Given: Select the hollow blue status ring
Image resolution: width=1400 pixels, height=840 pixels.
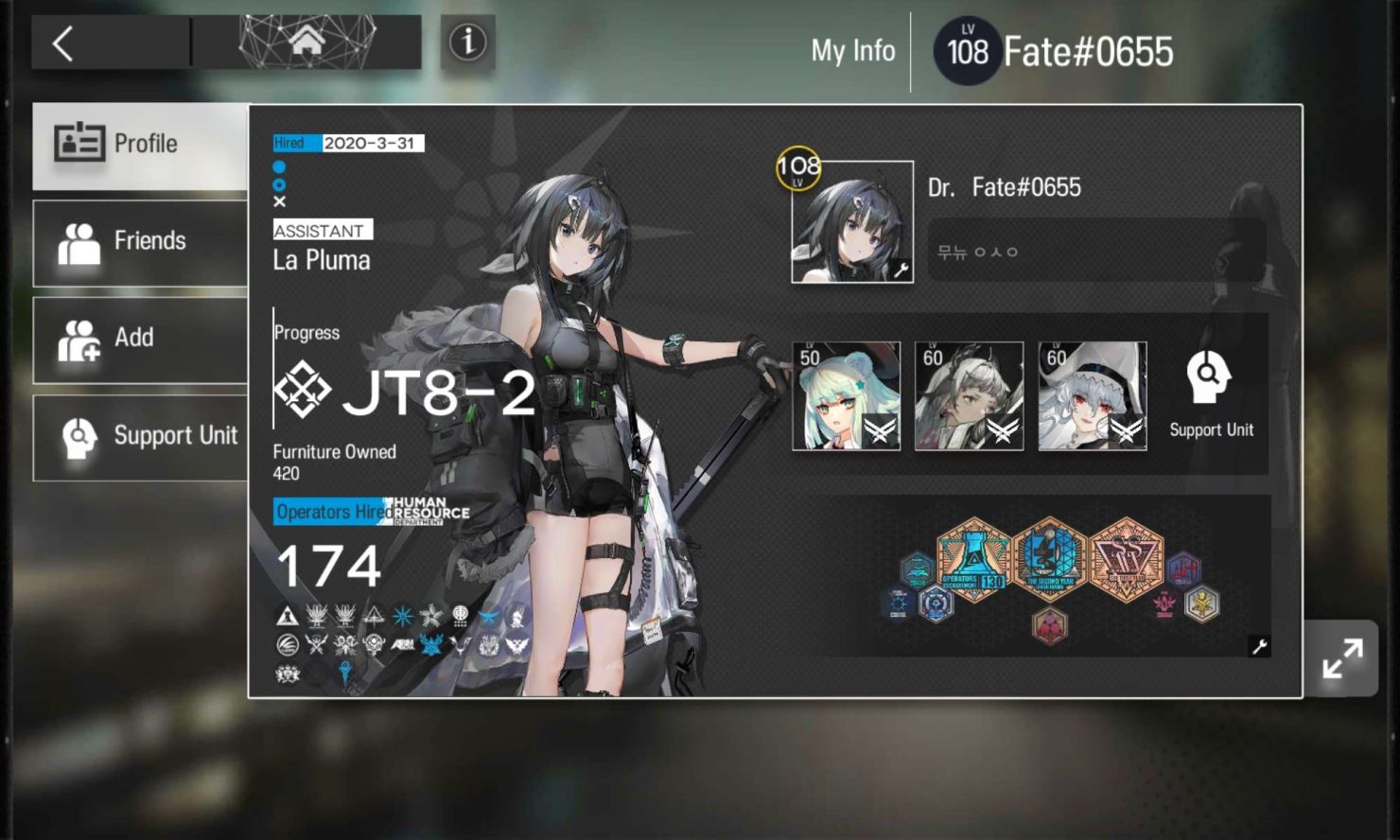Looking at the screenshot, I should (280, 184).
